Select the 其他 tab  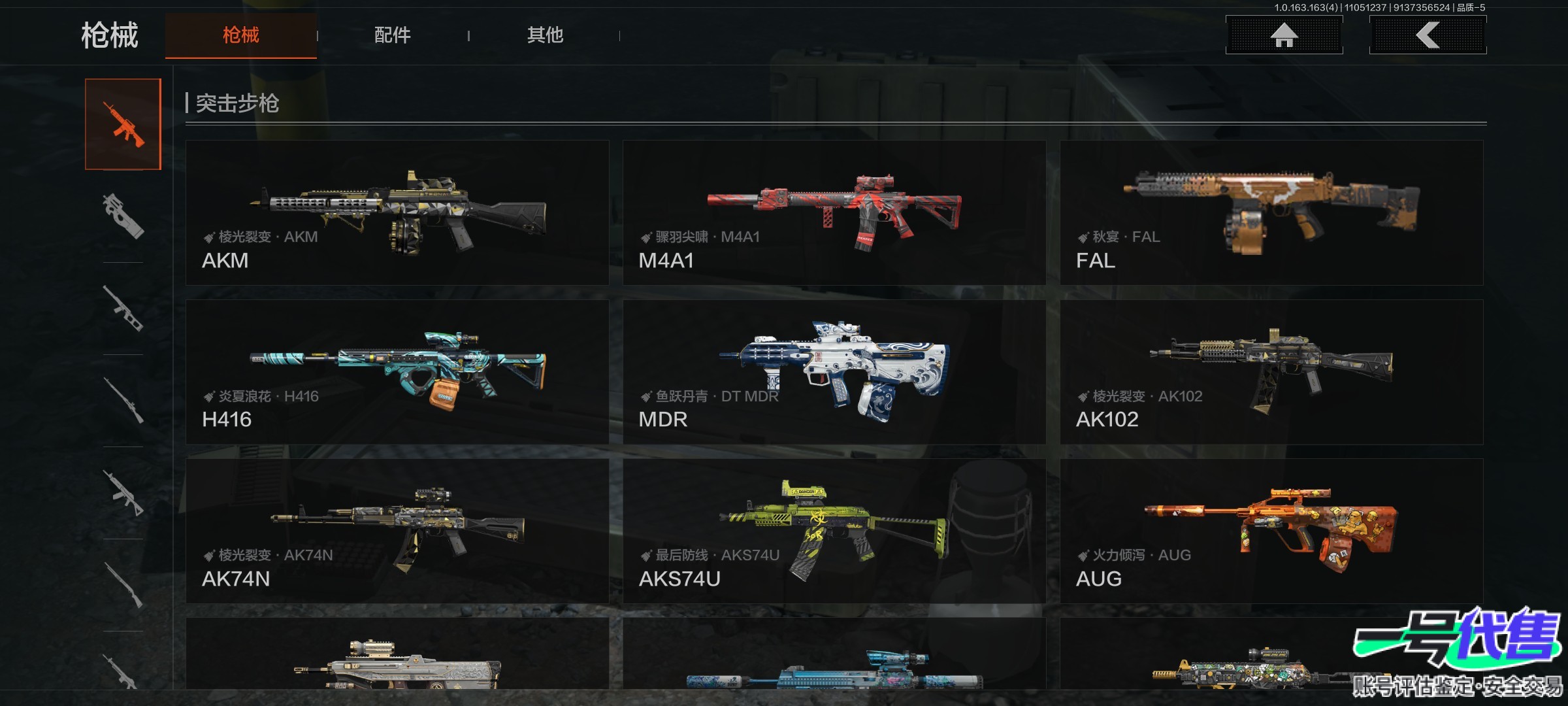pyautogui.click(x=545, y=35)
